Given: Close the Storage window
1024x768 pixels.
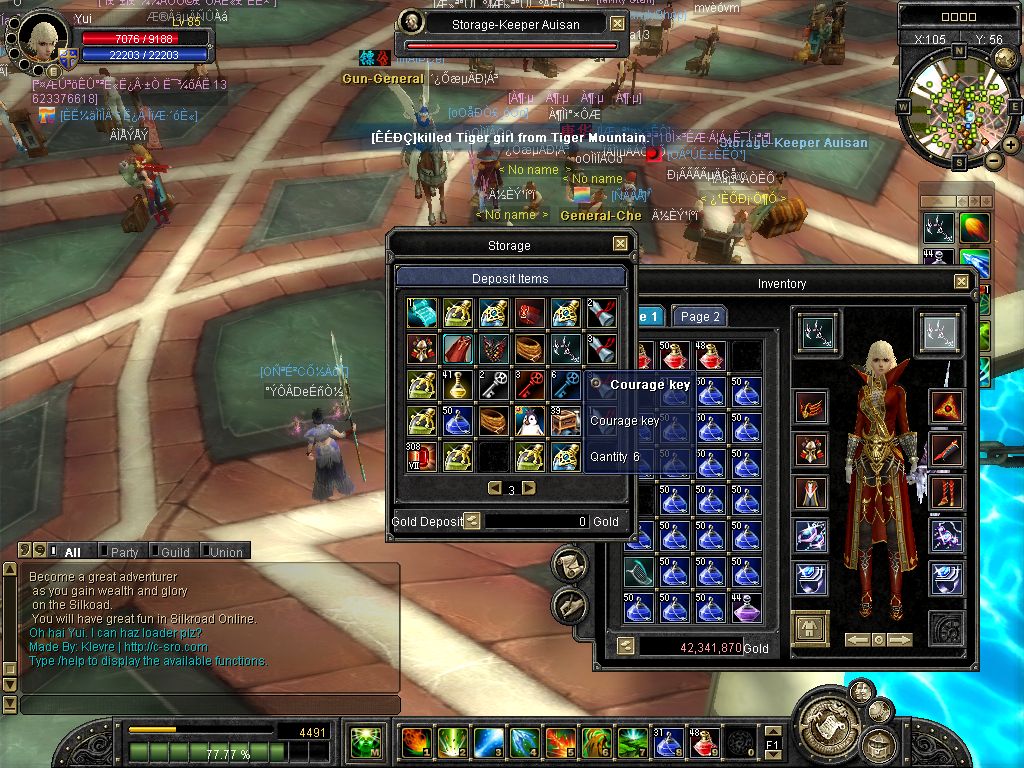Looking at the screenshot, I should click(620, 244).
